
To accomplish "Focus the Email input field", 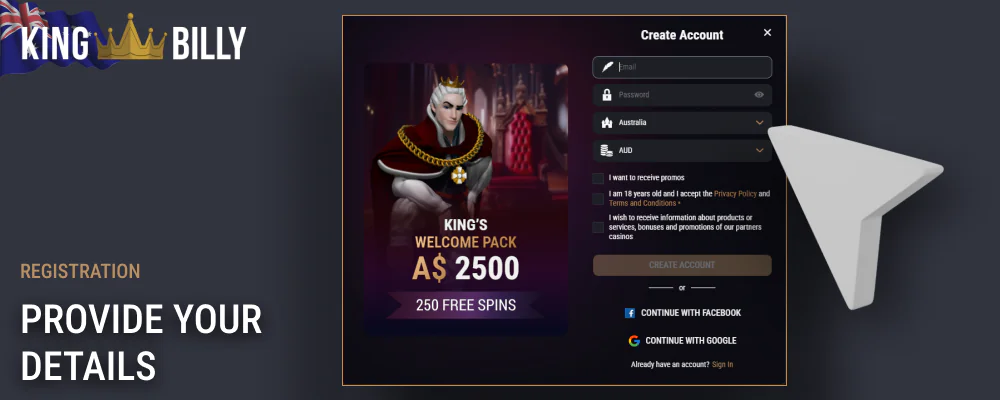I will coord(690,67).
